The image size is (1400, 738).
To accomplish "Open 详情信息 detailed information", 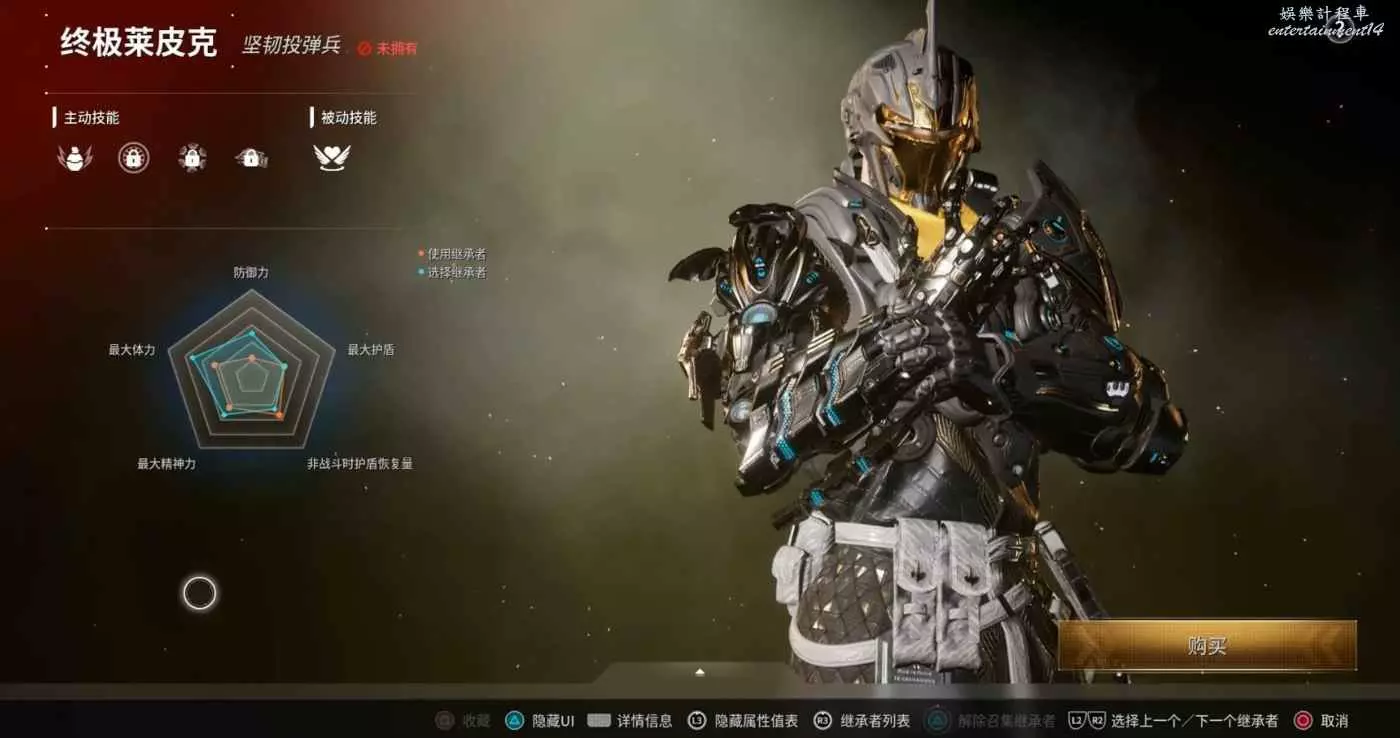I will click(x=630, y=720).
